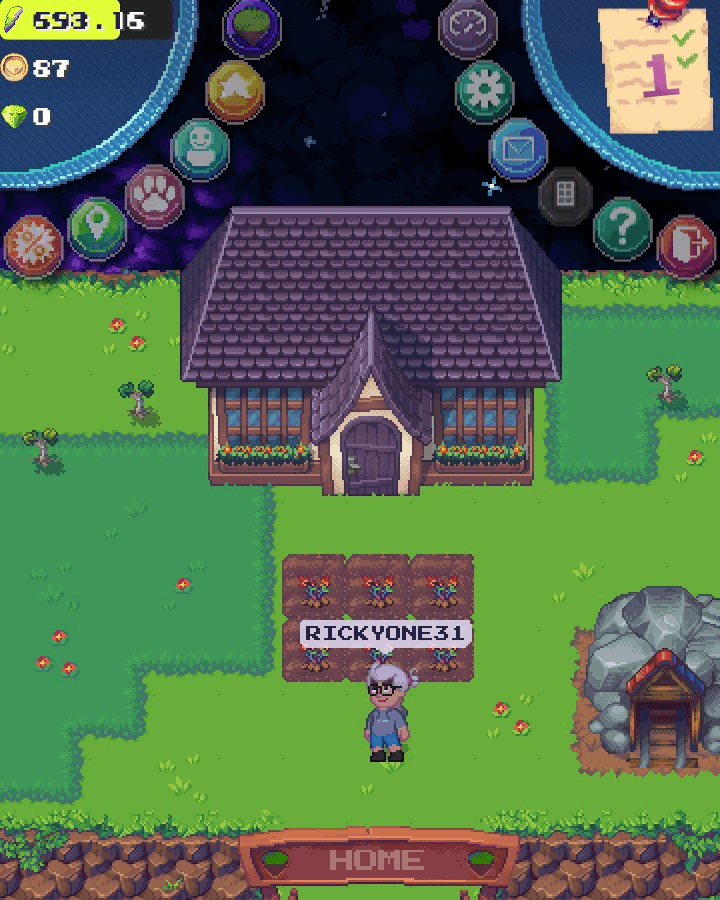
Task: Click the gold star button
Action: [x=234, y=91]
